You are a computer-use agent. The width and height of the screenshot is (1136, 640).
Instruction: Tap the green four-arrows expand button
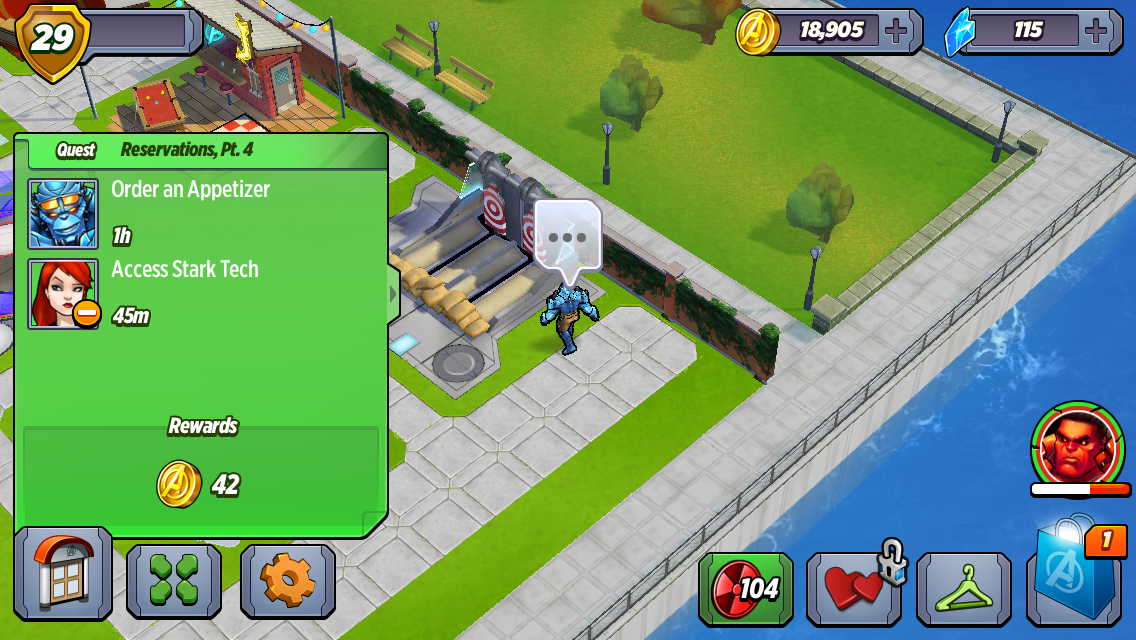click(x=174, y=581)
